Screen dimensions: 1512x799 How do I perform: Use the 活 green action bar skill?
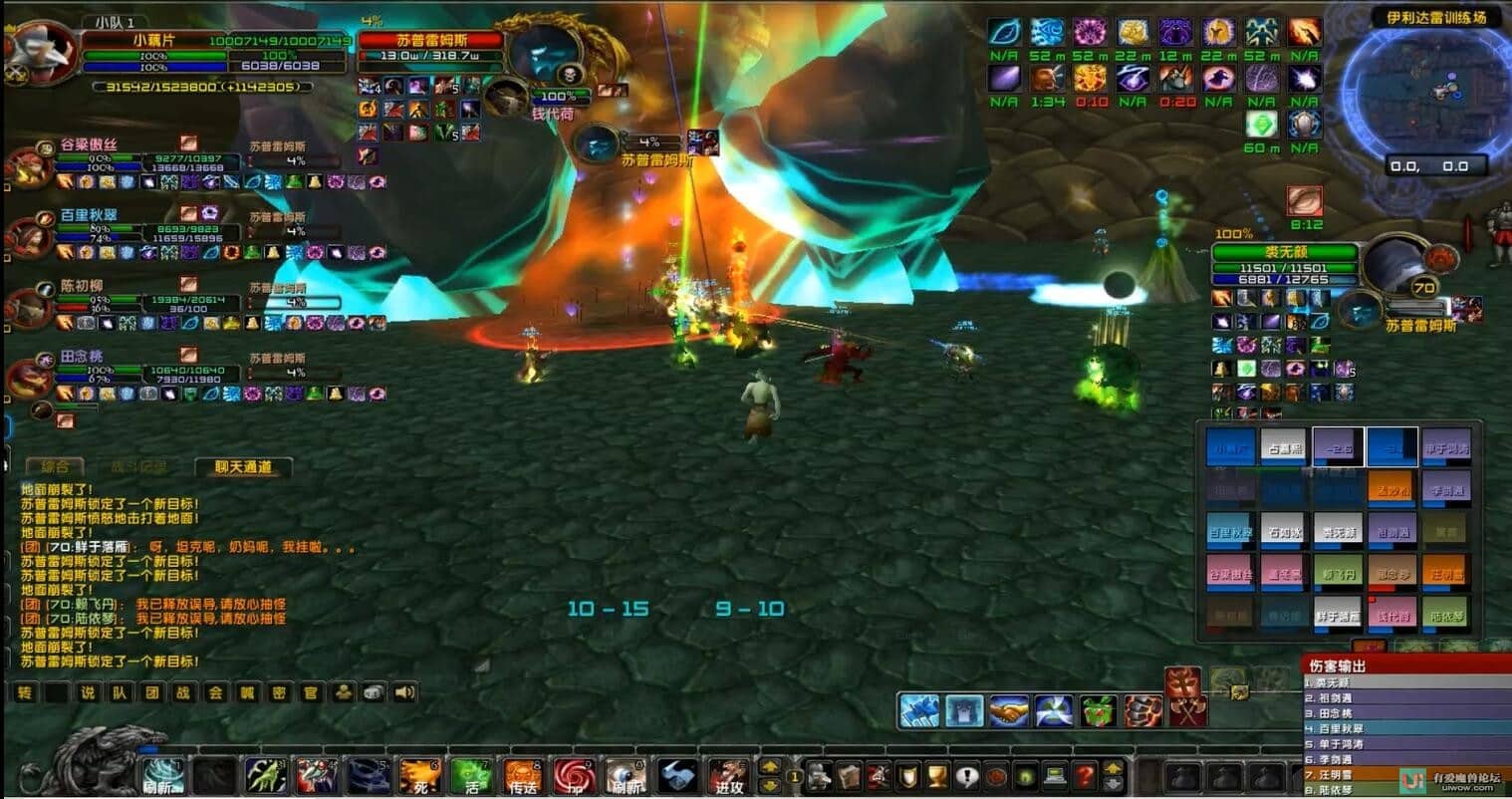point(472,776)
